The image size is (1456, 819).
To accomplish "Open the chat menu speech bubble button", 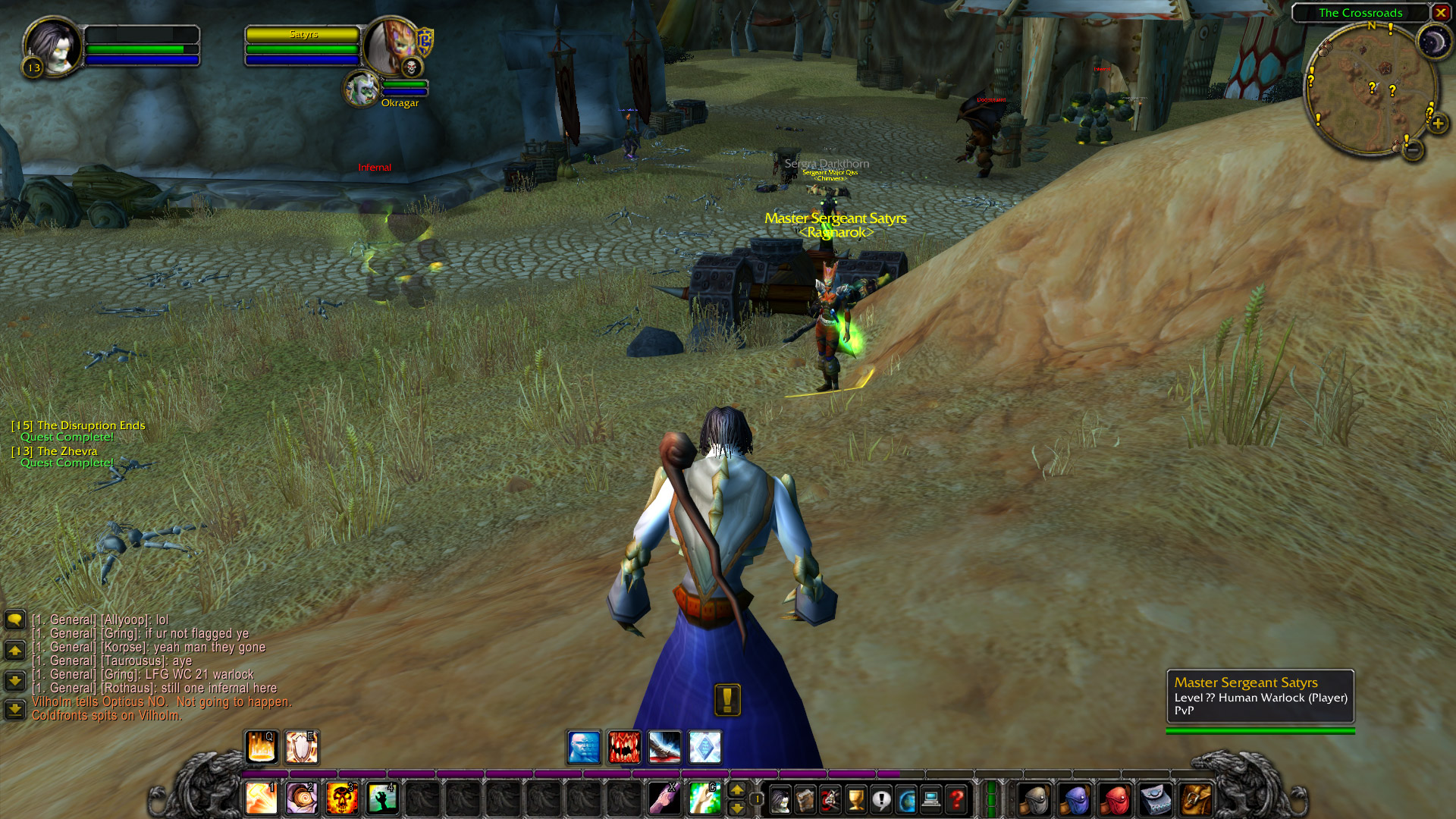I will (14, 620).
